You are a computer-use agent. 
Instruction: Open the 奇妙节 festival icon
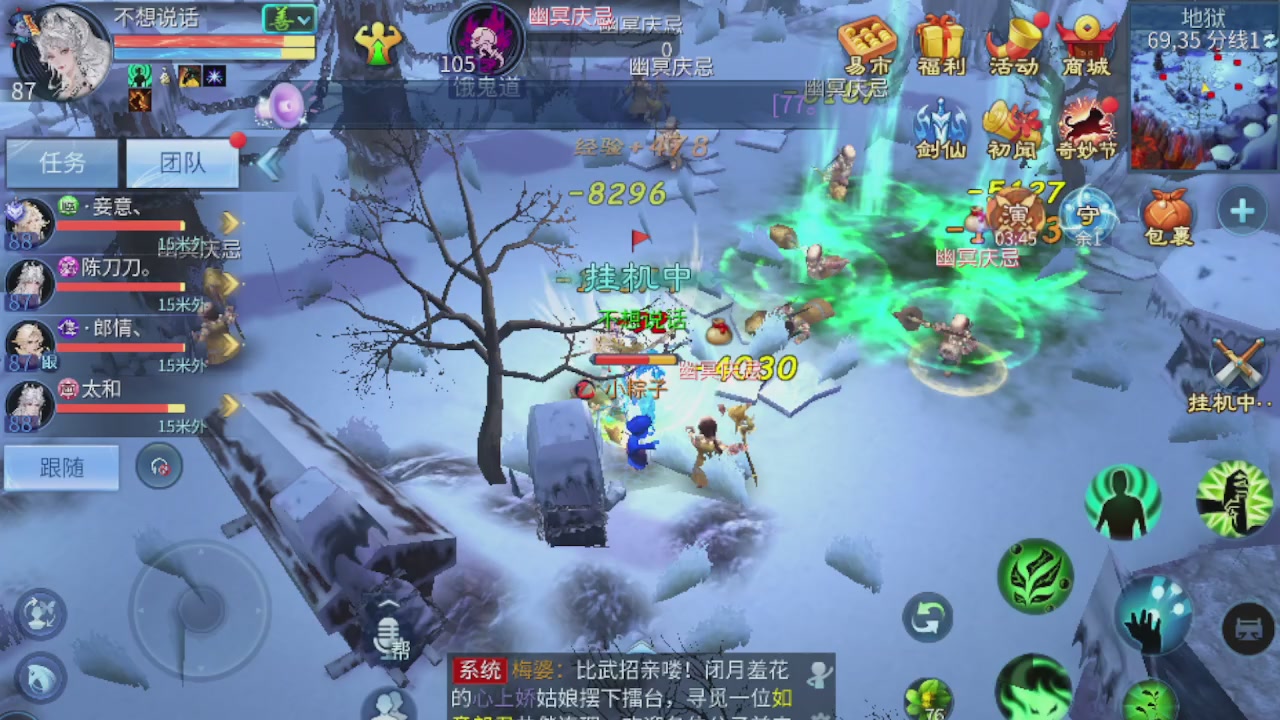1087,122
